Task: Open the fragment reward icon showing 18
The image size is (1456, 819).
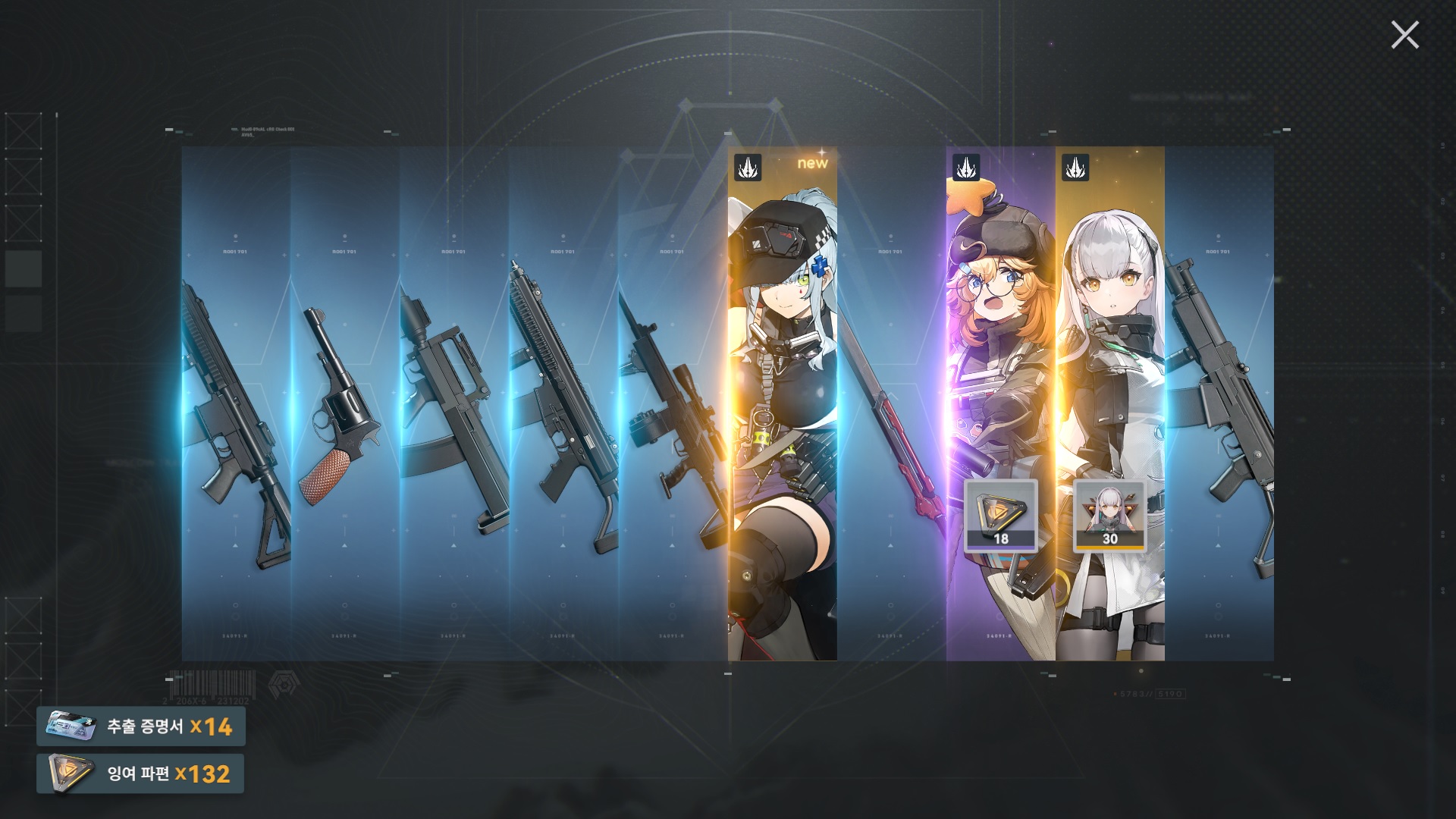Action: pyautogui.click(x=1000, y=515)
